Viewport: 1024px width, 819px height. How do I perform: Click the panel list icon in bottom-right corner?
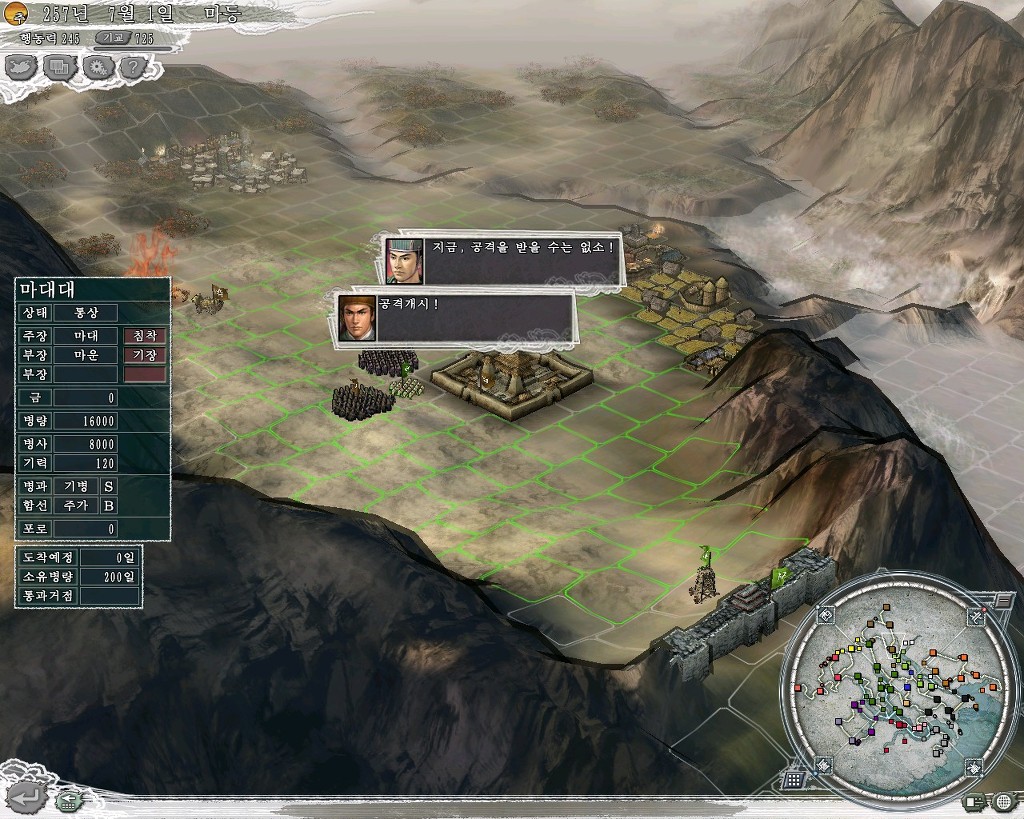tap(973, 802)
